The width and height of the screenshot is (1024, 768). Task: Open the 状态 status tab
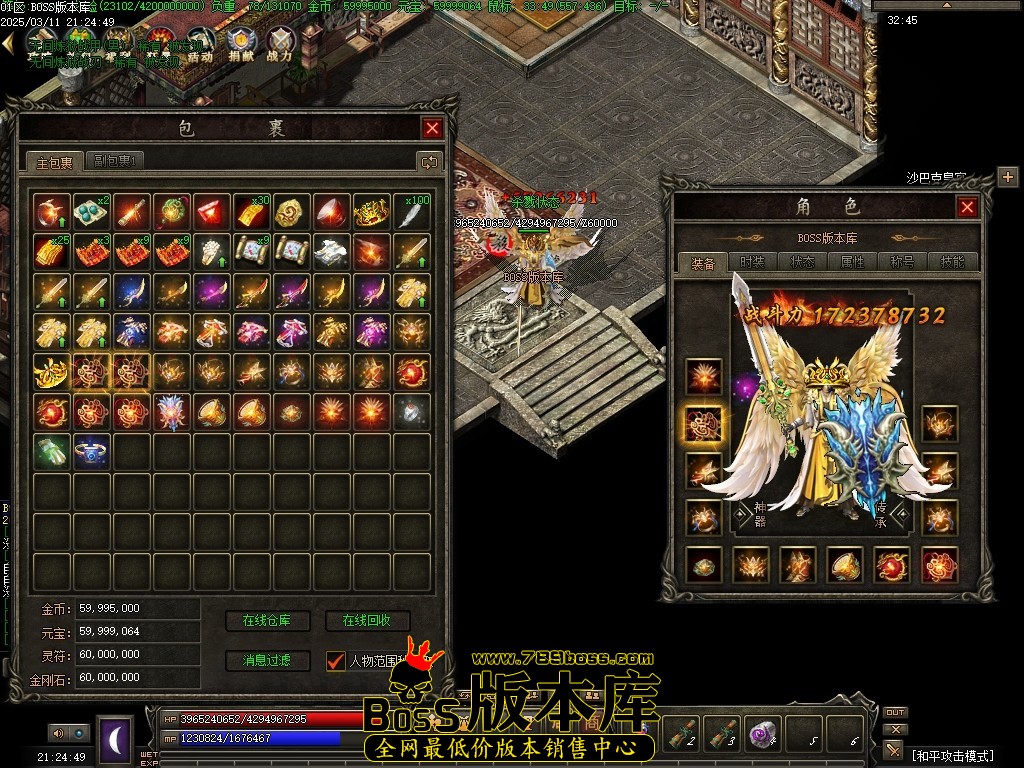(803, 262)
